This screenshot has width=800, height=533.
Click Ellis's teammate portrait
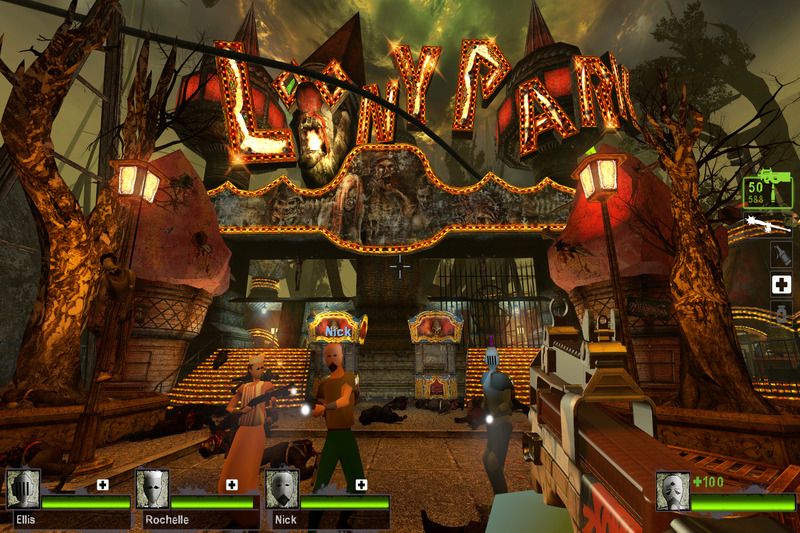[x=23, y=490]
